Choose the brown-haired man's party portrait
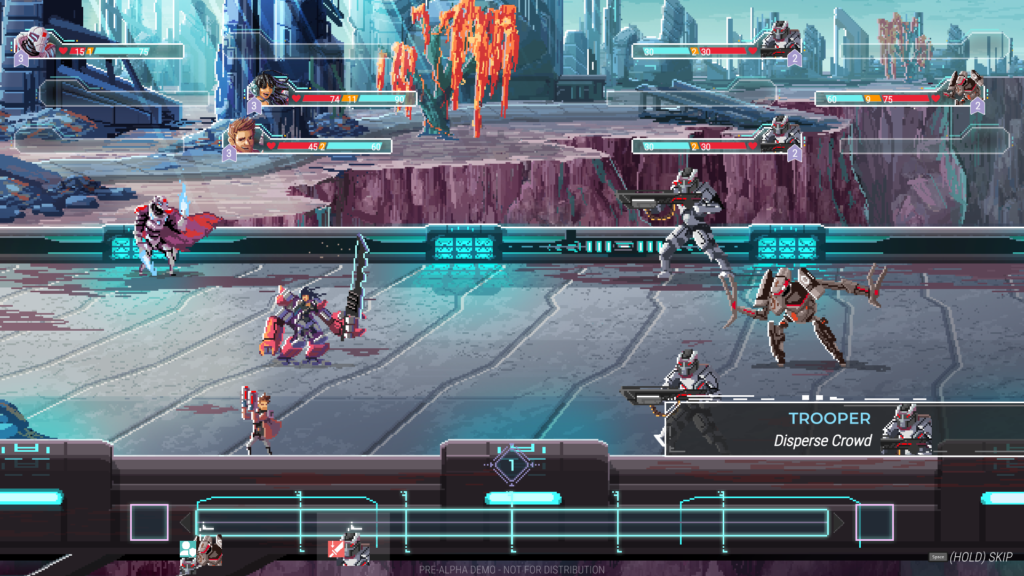Viewport: 1024px width, 576px height. pyautogui.click(x=244, y=135)
